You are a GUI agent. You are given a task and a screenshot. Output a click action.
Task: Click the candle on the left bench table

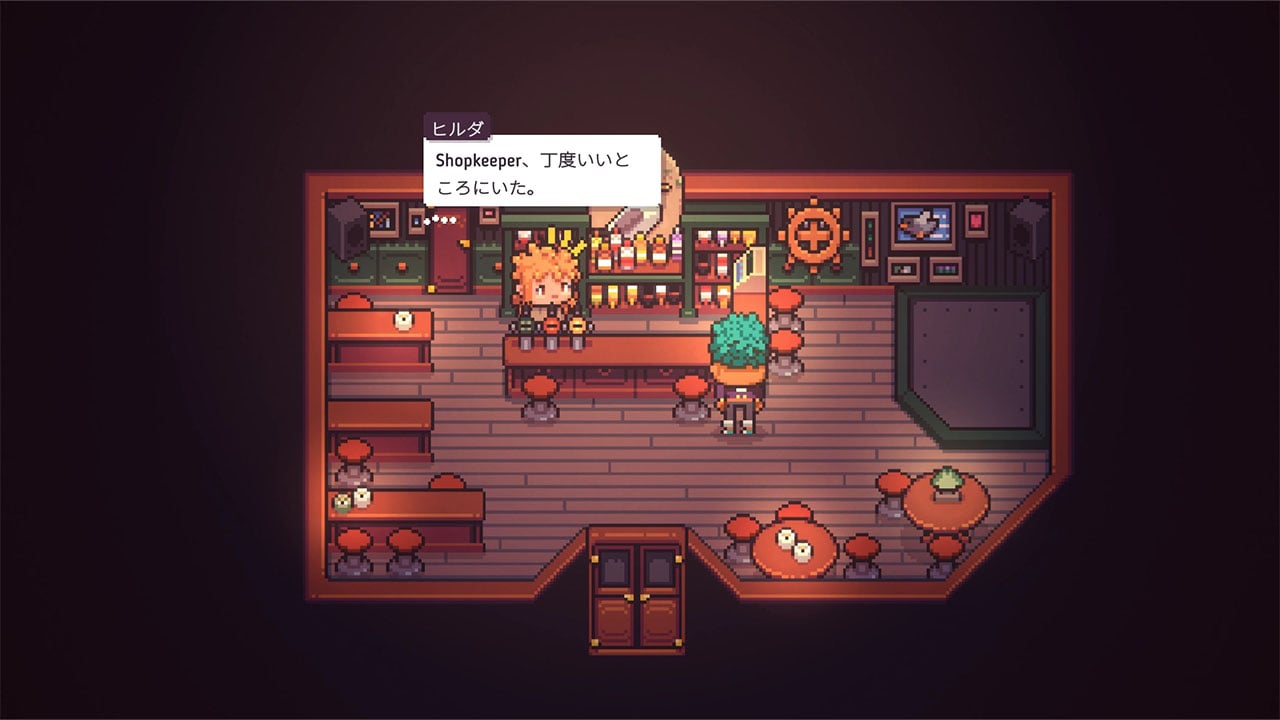[x=403, y=320]
